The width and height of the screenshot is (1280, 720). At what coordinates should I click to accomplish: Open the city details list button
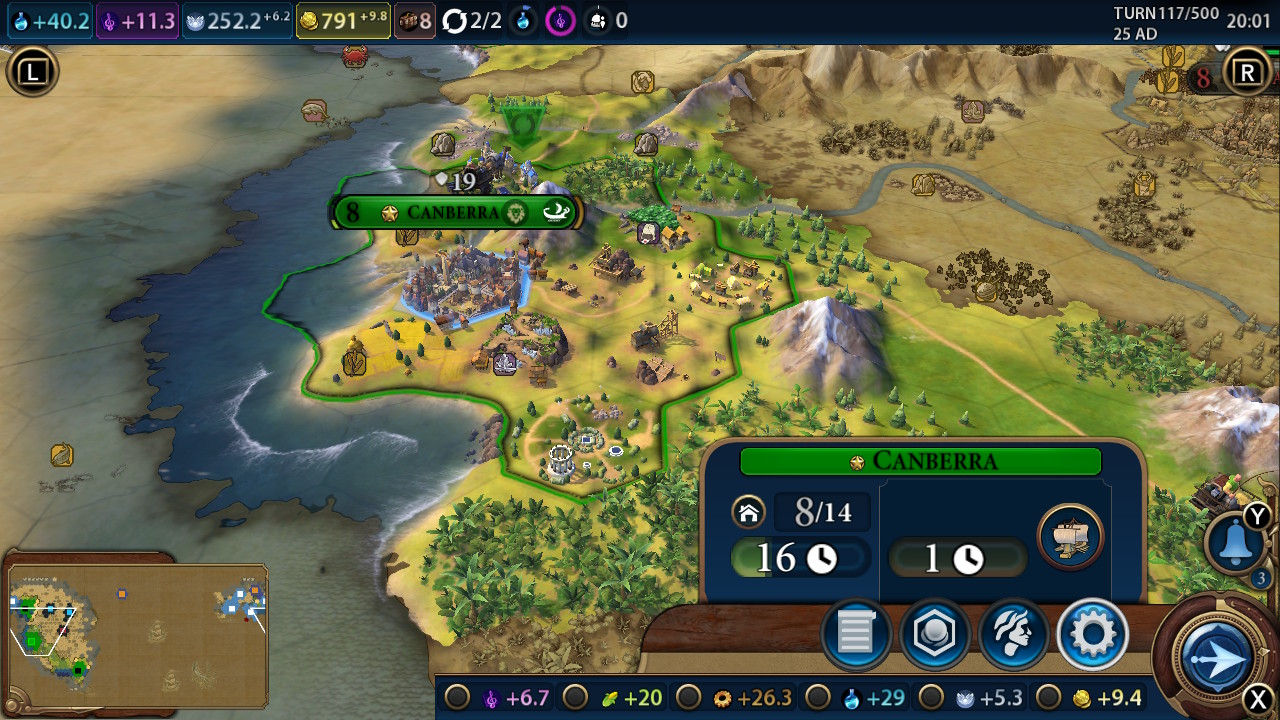click(x=856, y=634)
